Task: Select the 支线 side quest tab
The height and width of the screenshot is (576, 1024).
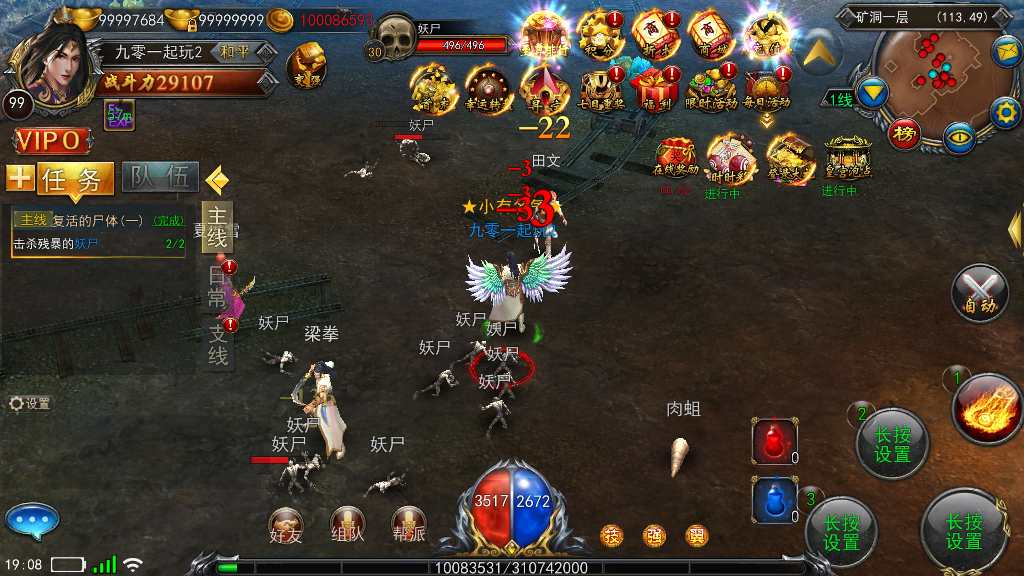Action: pos(218,343)
